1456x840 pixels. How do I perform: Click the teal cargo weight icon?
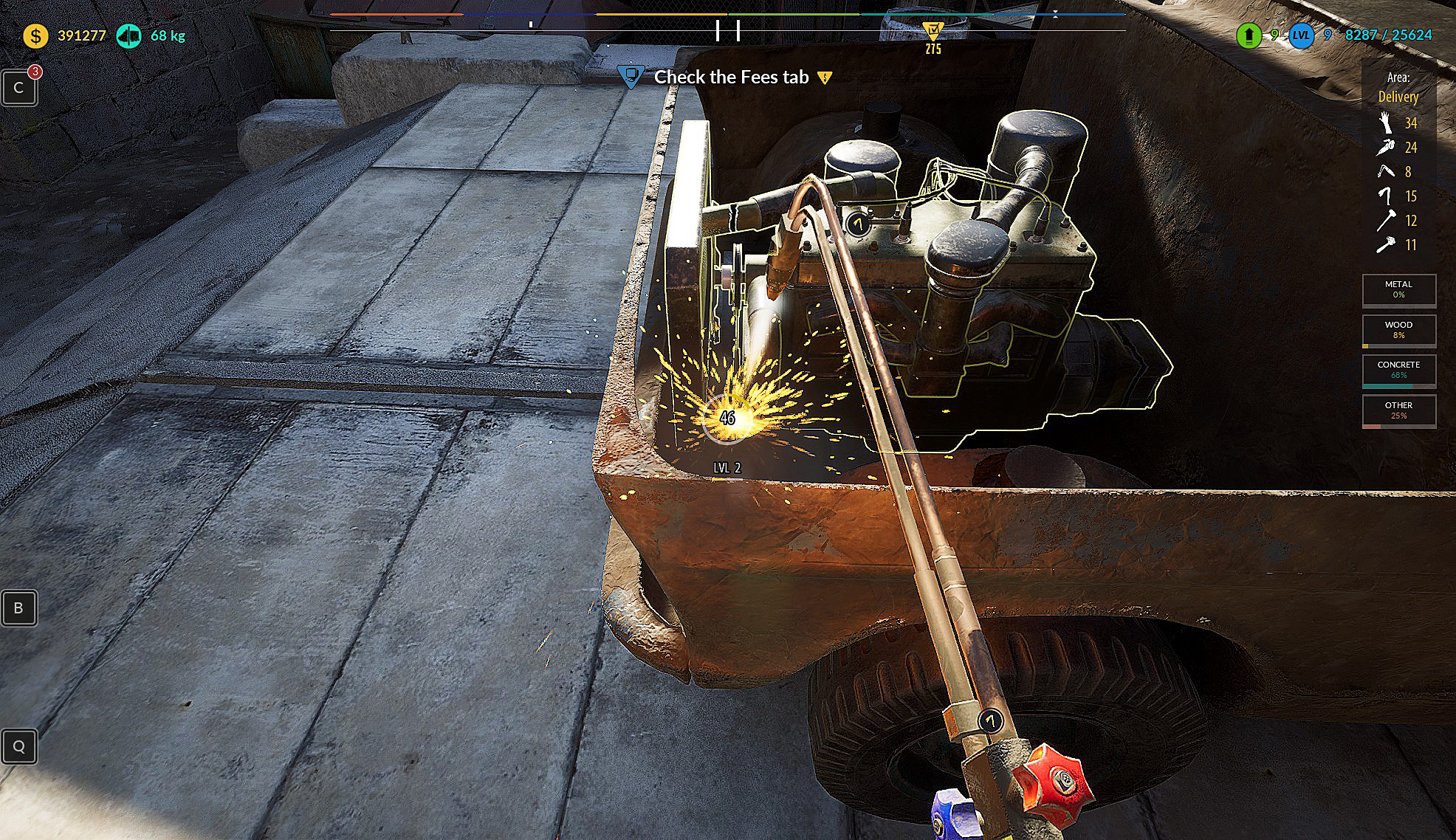pos(129,35)
